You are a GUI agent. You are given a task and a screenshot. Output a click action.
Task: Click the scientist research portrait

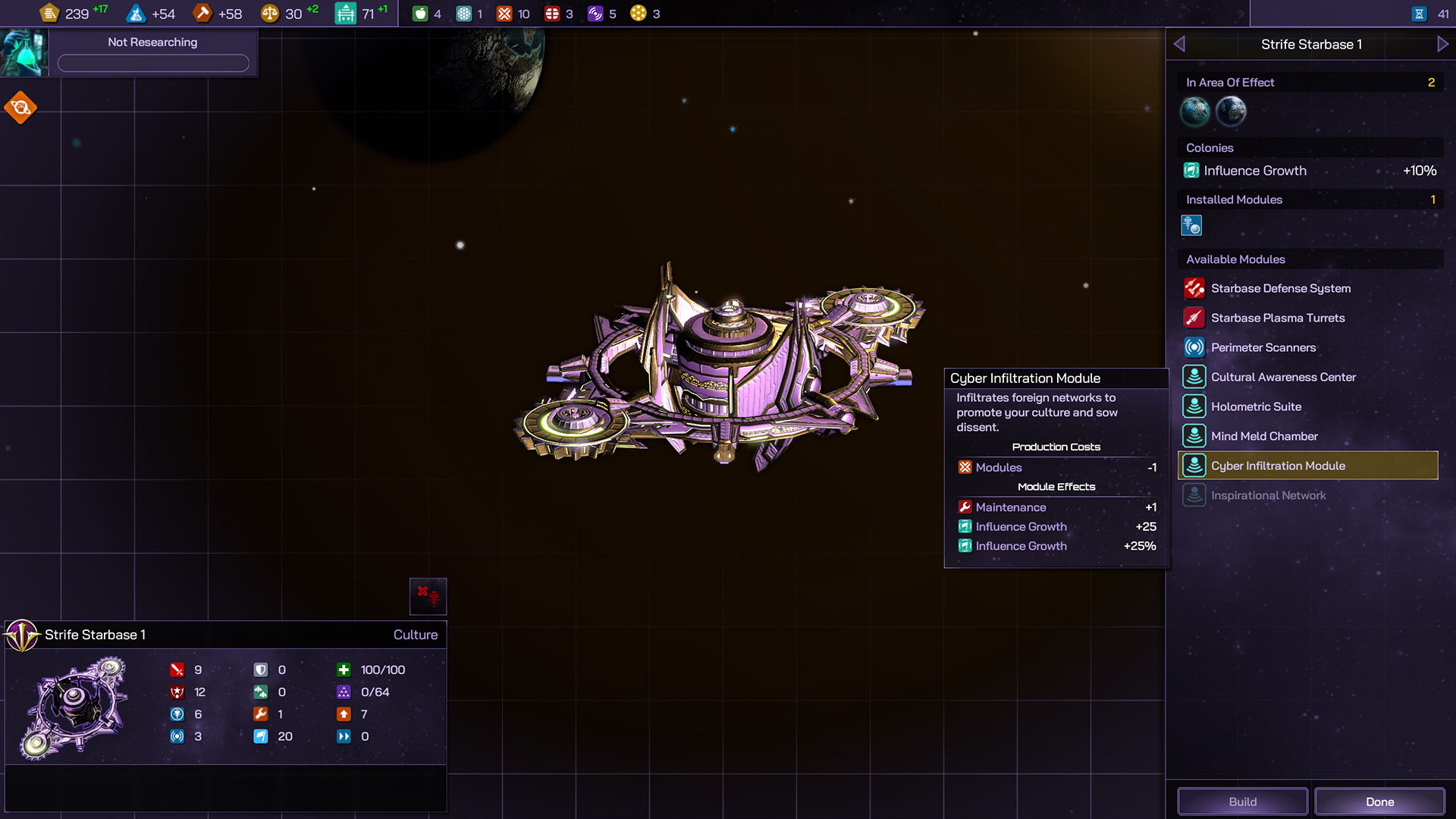24,52
